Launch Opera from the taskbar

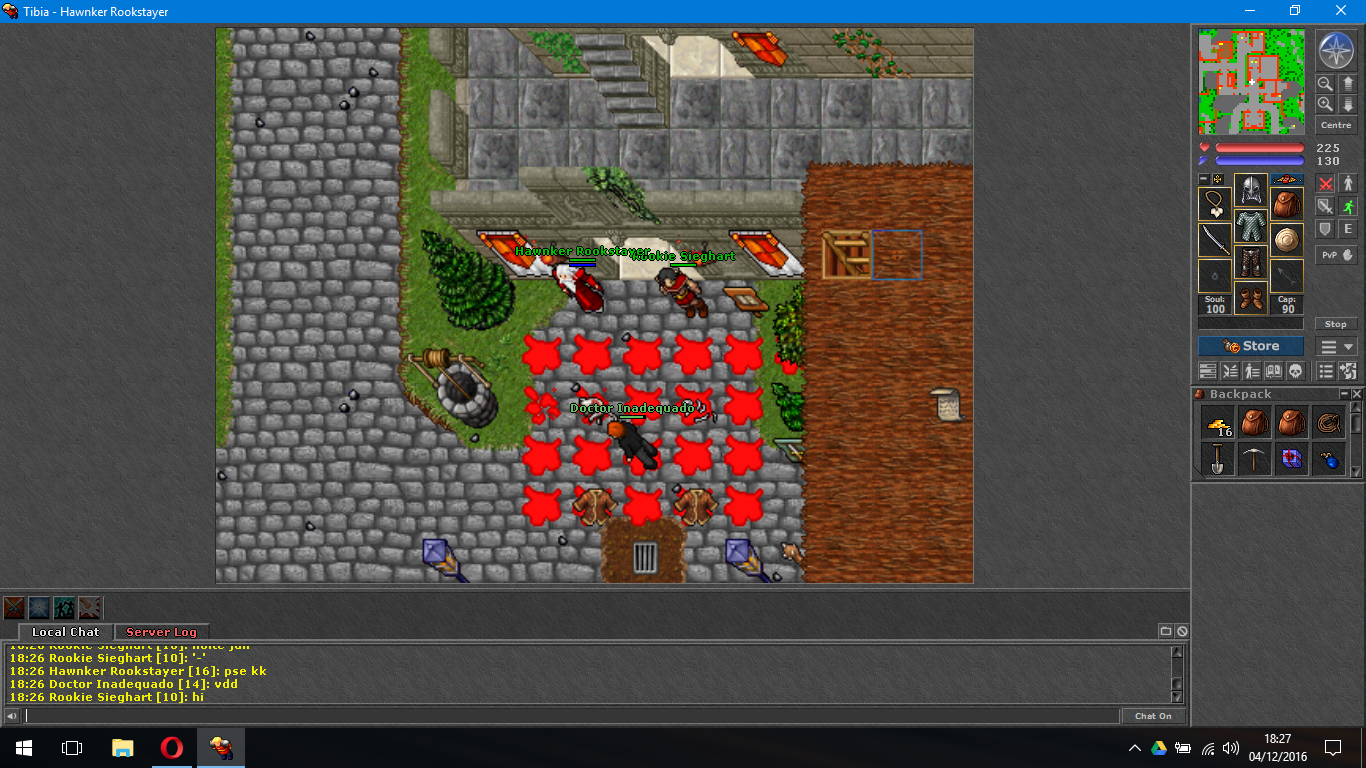click(x=170, y=748)
